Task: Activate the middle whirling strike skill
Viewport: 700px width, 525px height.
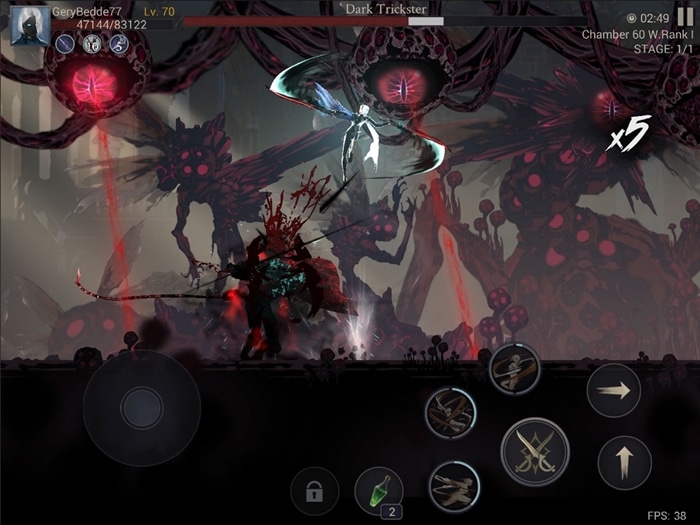Action: click(x=450, y=411)
